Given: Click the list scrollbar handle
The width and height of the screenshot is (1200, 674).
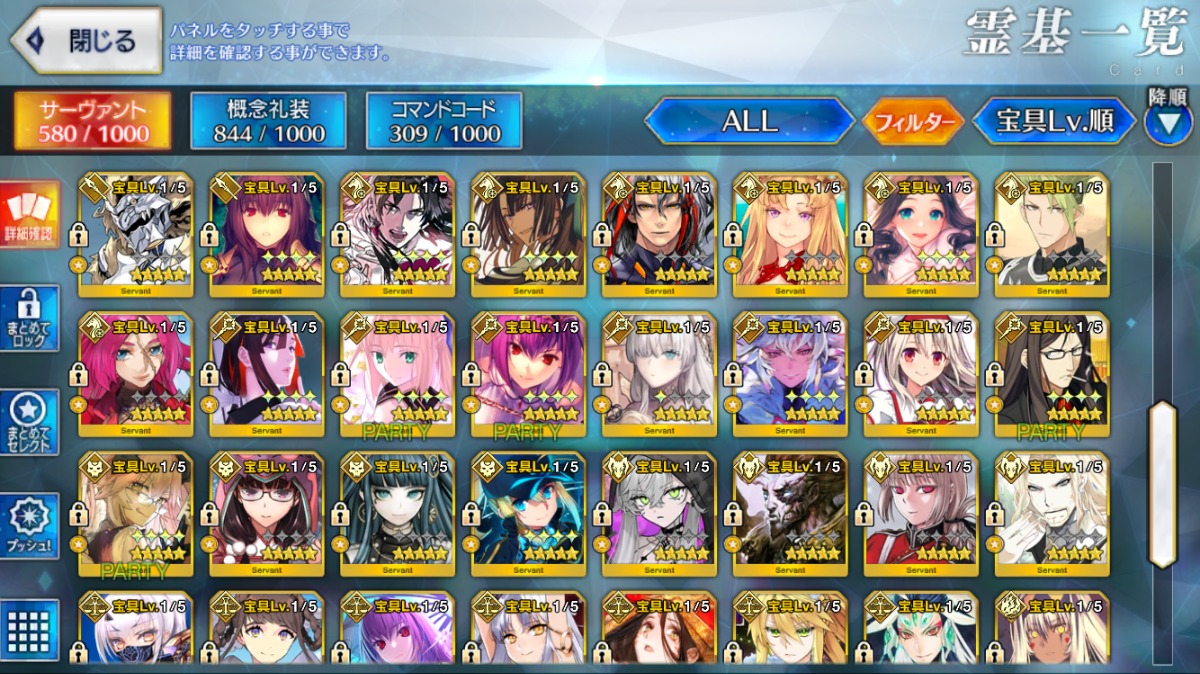Looking at the screenshot, I should coord(1162,483).
